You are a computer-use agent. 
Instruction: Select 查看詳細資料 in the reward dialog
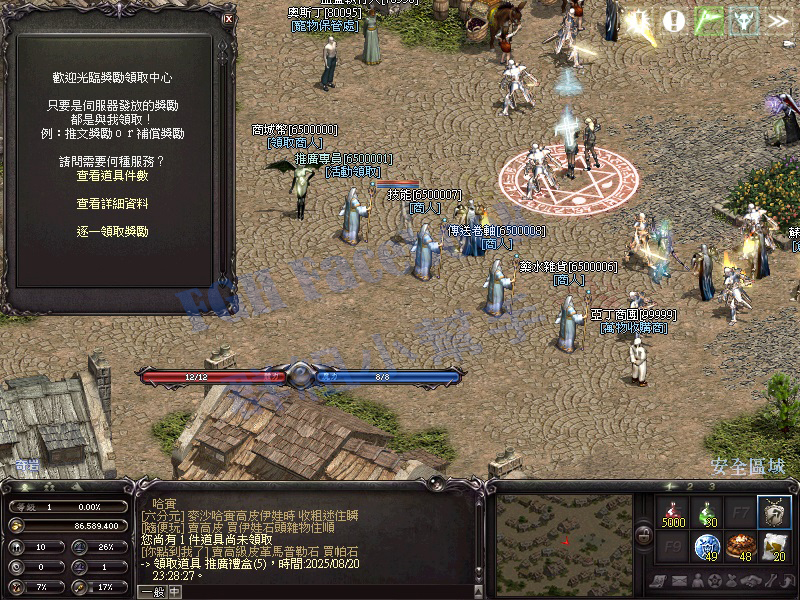(112, 203)
